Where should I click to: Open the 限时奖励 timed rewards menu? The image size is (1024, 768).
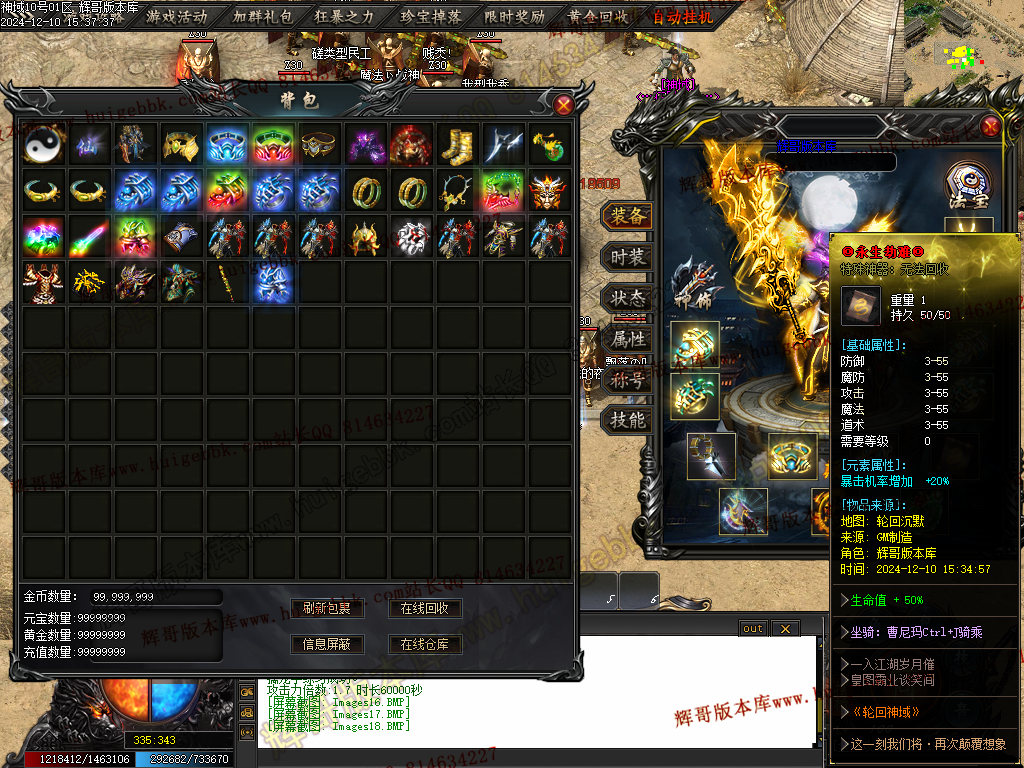[x=514, y=16]
